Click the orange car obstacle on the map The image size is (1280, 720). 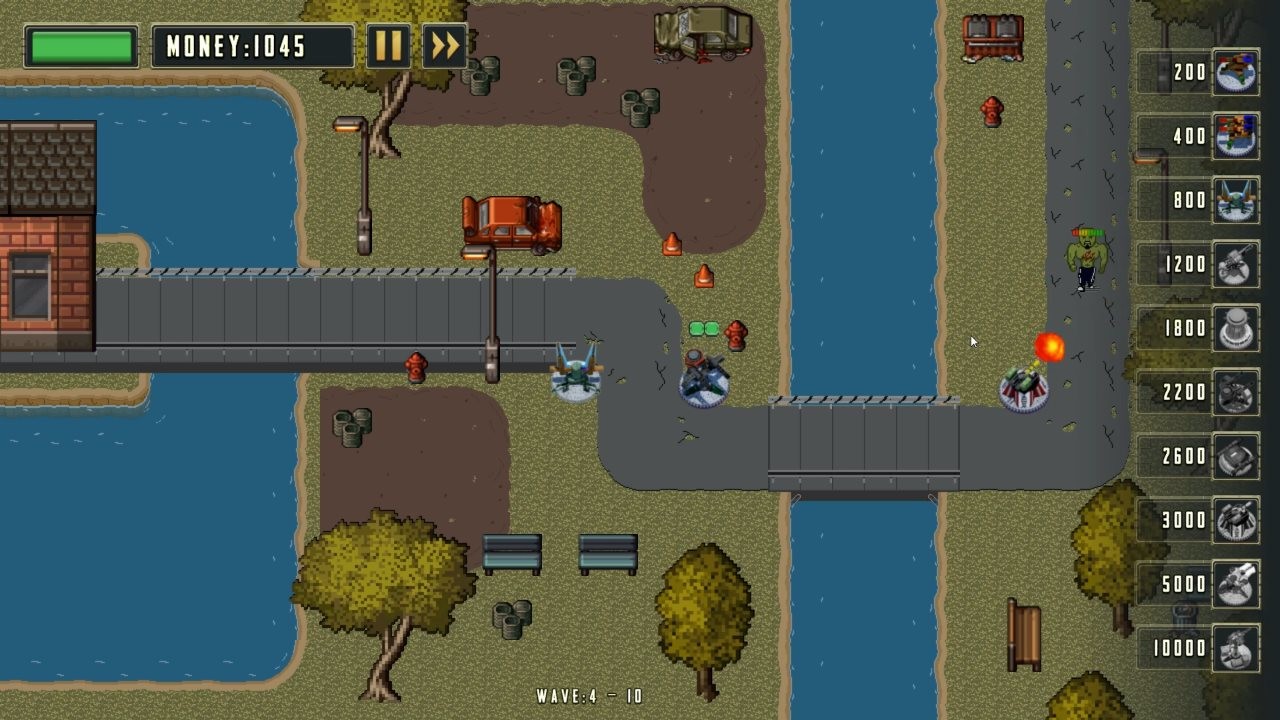coord(511,225)
